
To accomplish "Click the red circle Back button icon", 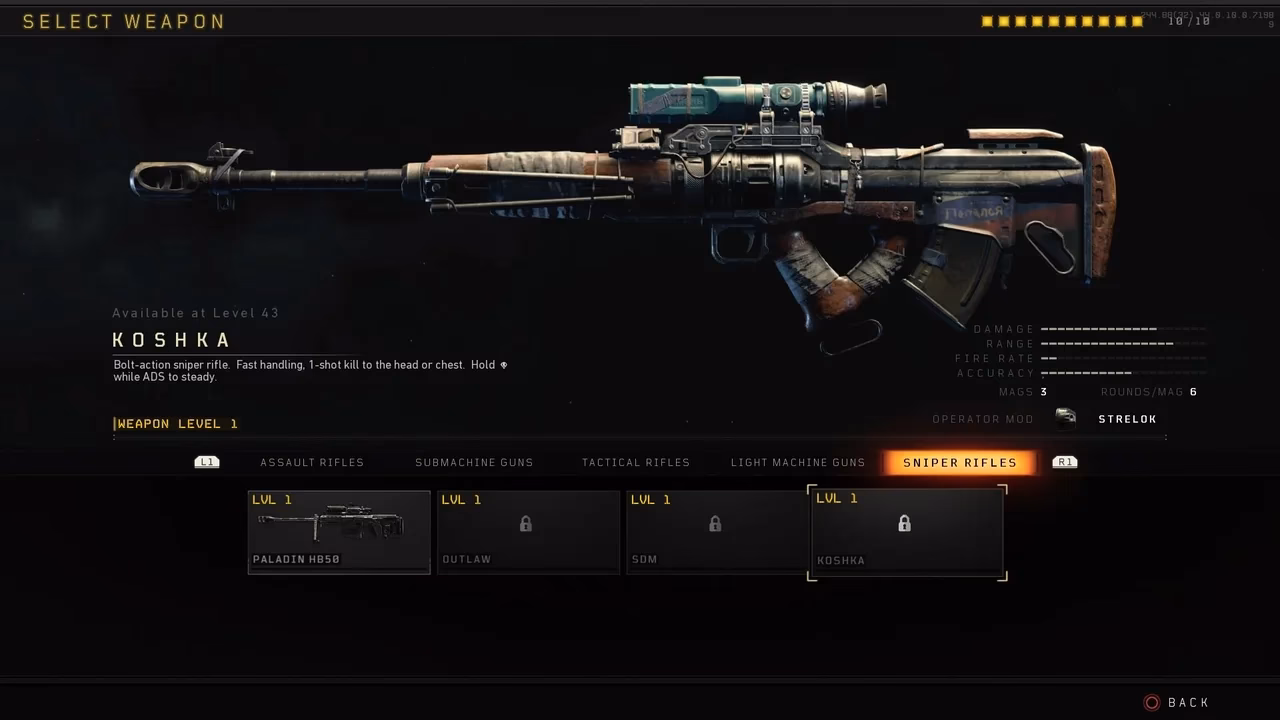I will click(x=1152, y=702).
